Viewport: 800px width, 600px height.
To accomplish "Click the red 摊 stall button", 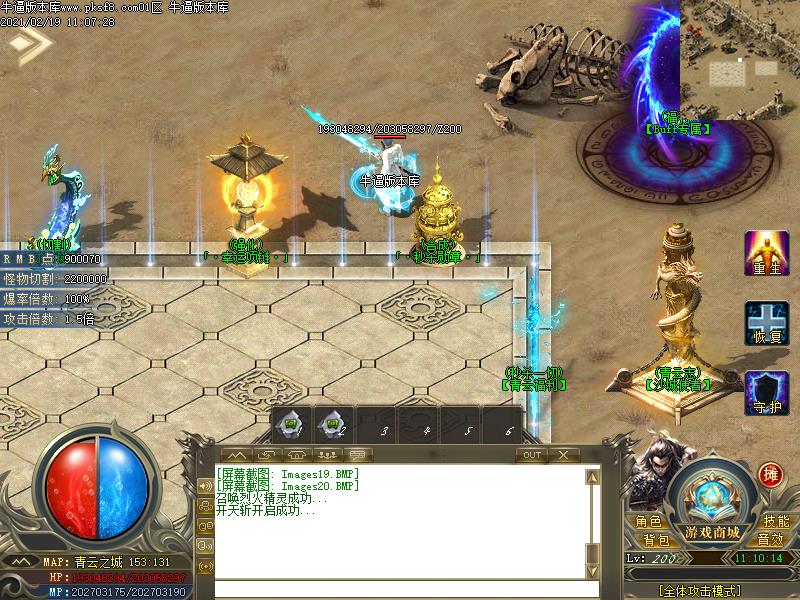I will [770, 474].
